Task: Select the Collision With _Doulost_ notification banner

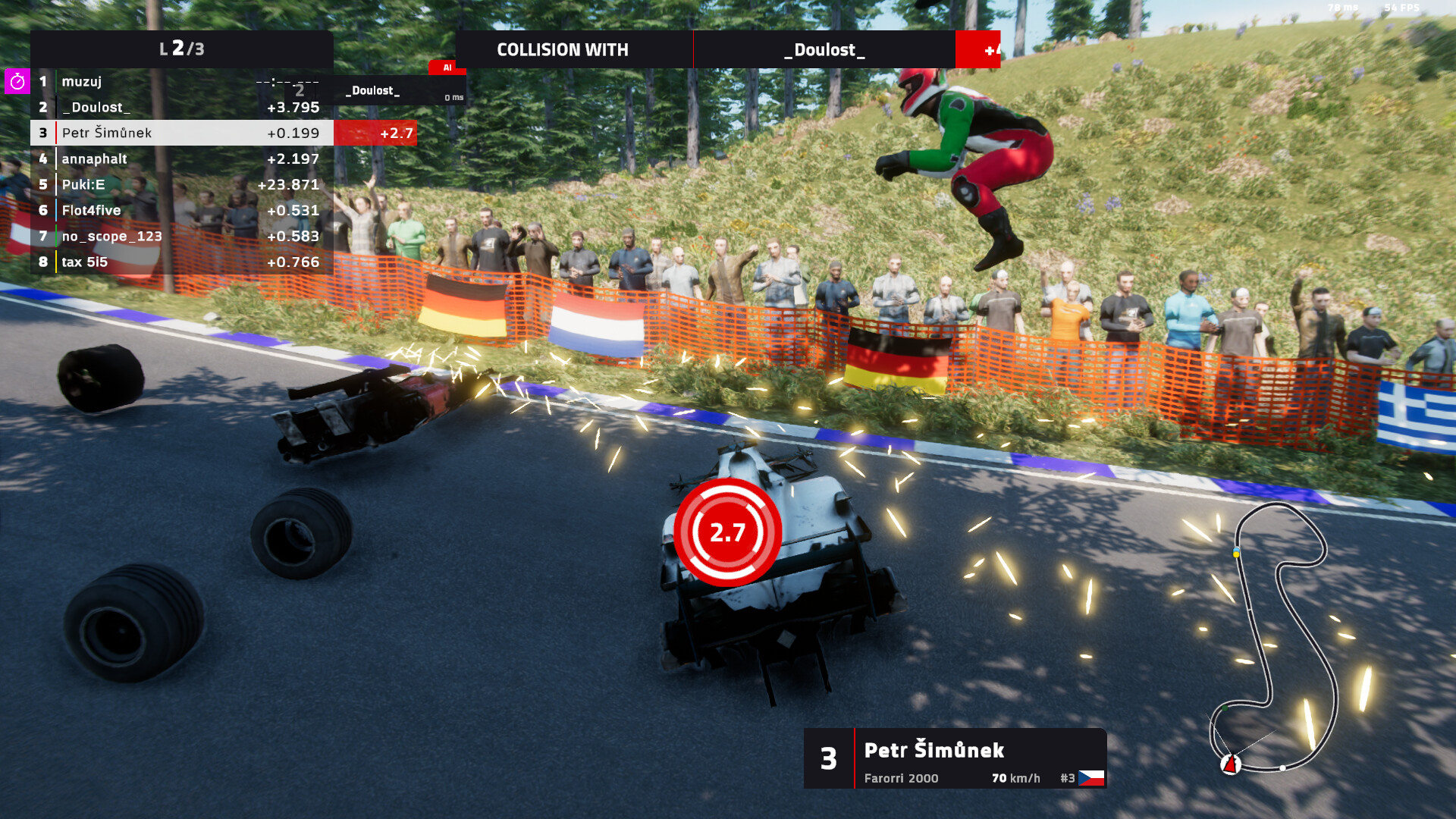Action: point(726,50)
